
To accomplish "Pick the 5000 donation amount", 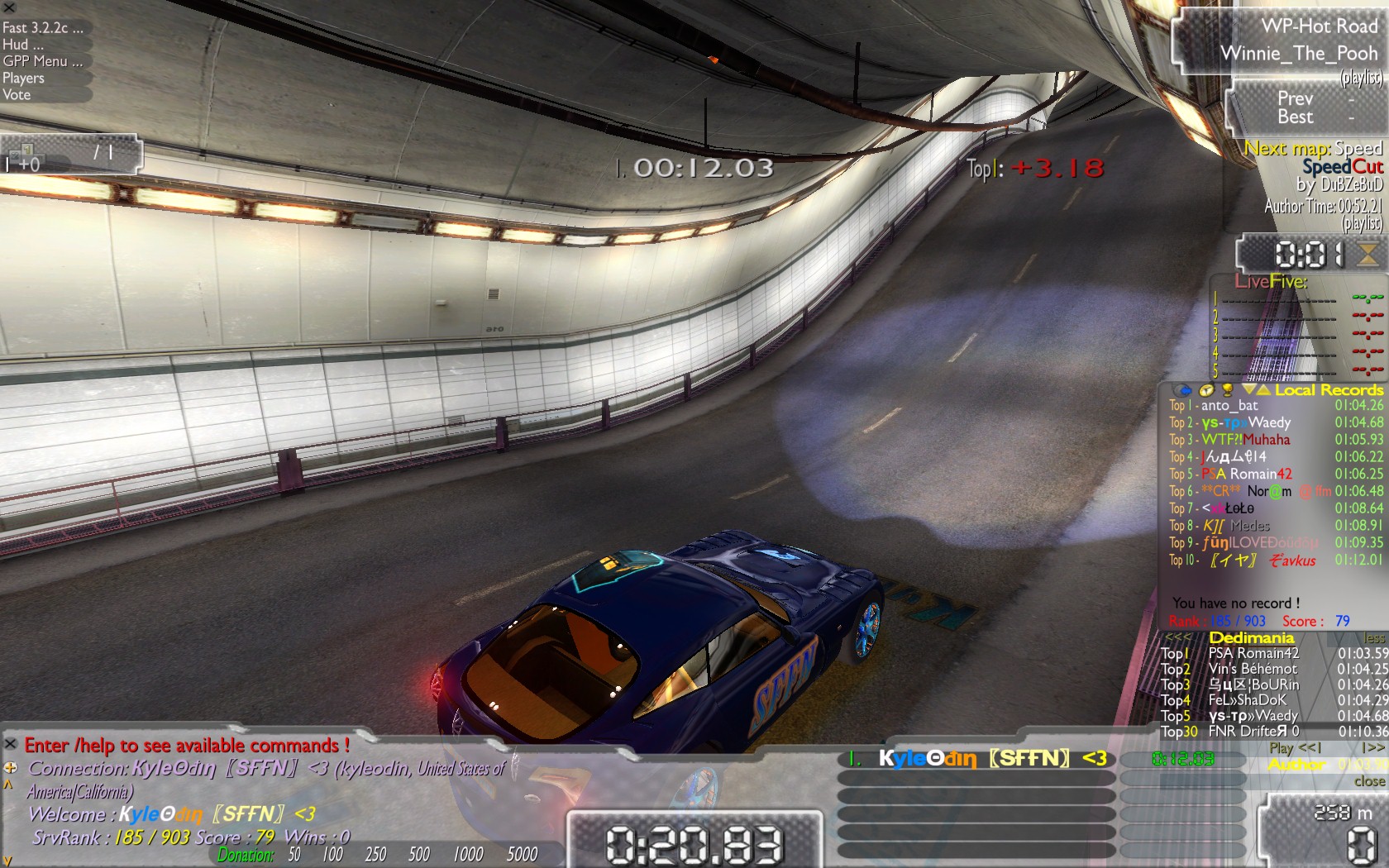I will 522,855.
